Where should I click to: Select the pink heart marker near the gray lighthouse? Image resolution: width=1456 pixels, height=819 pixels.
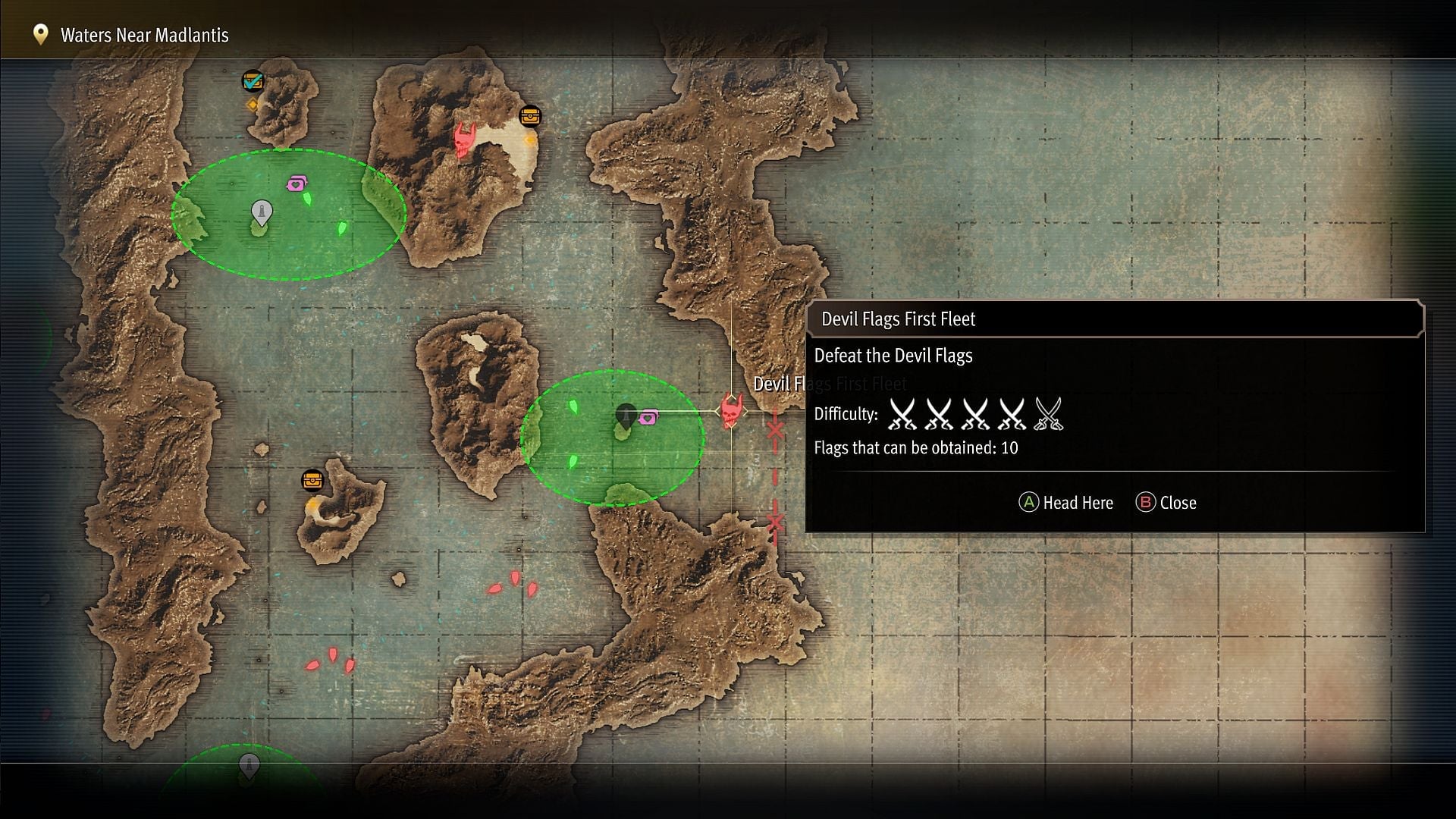297,184
